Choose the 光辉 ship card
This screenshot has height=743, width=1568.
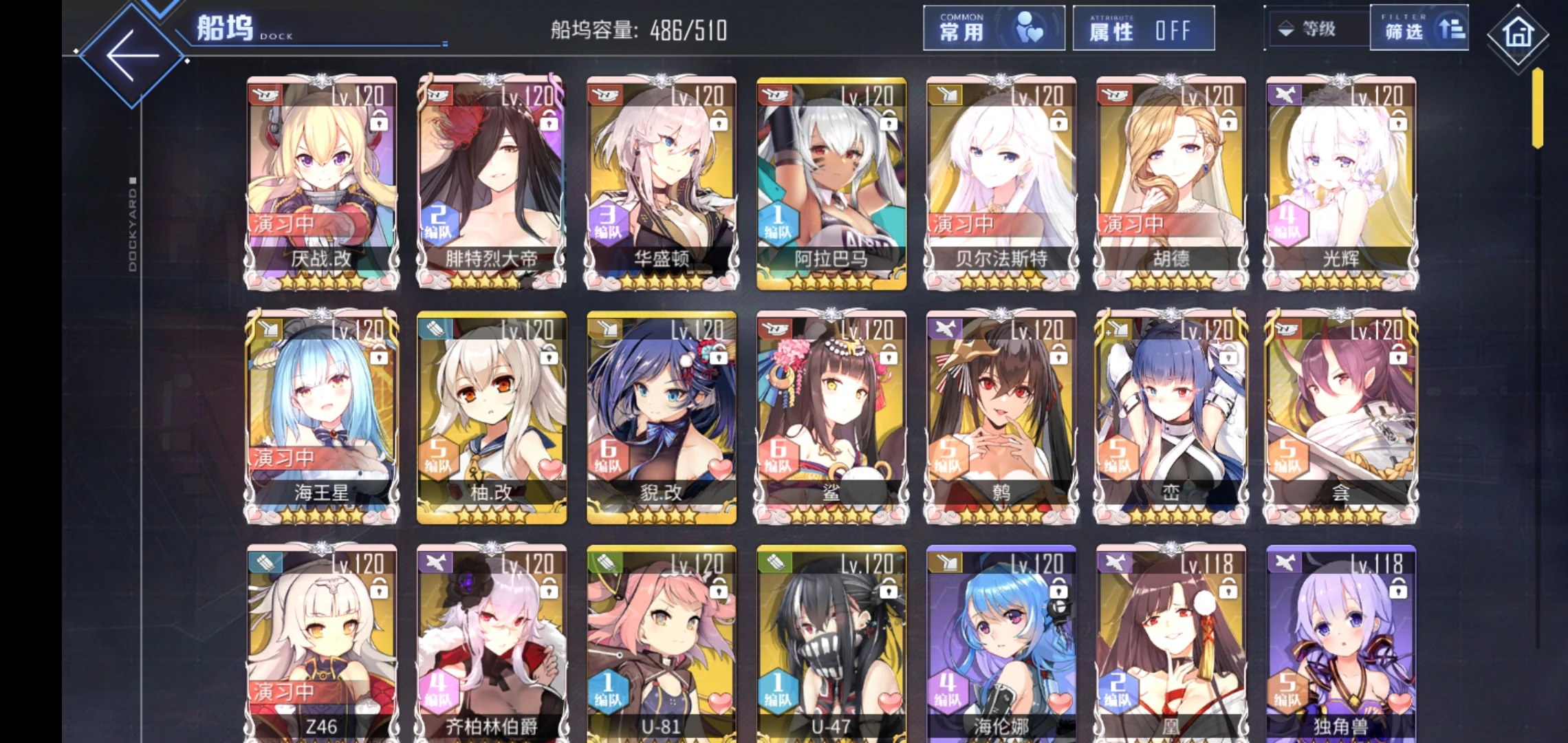pos(1340,182)
